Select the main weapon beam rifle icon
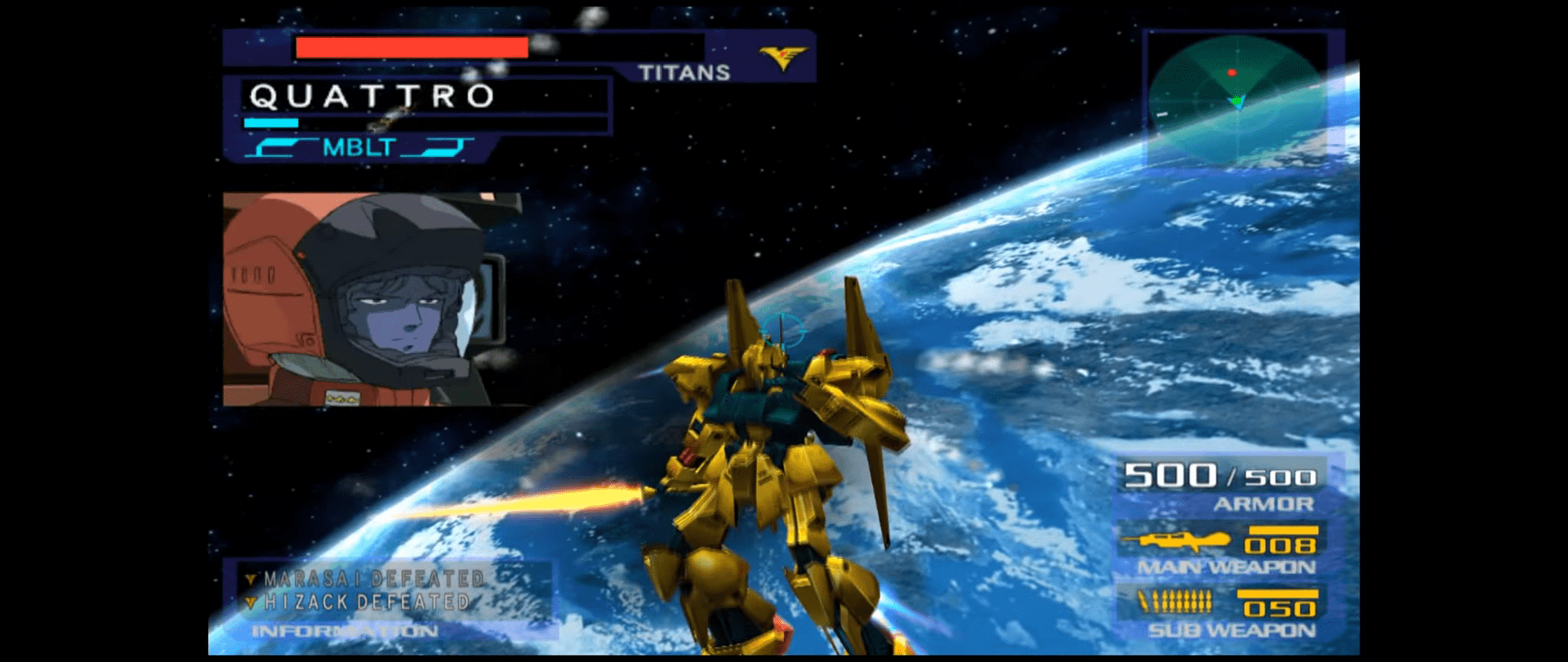Viewport: 1568px width, 662px height. click(x=1176, y=540)
